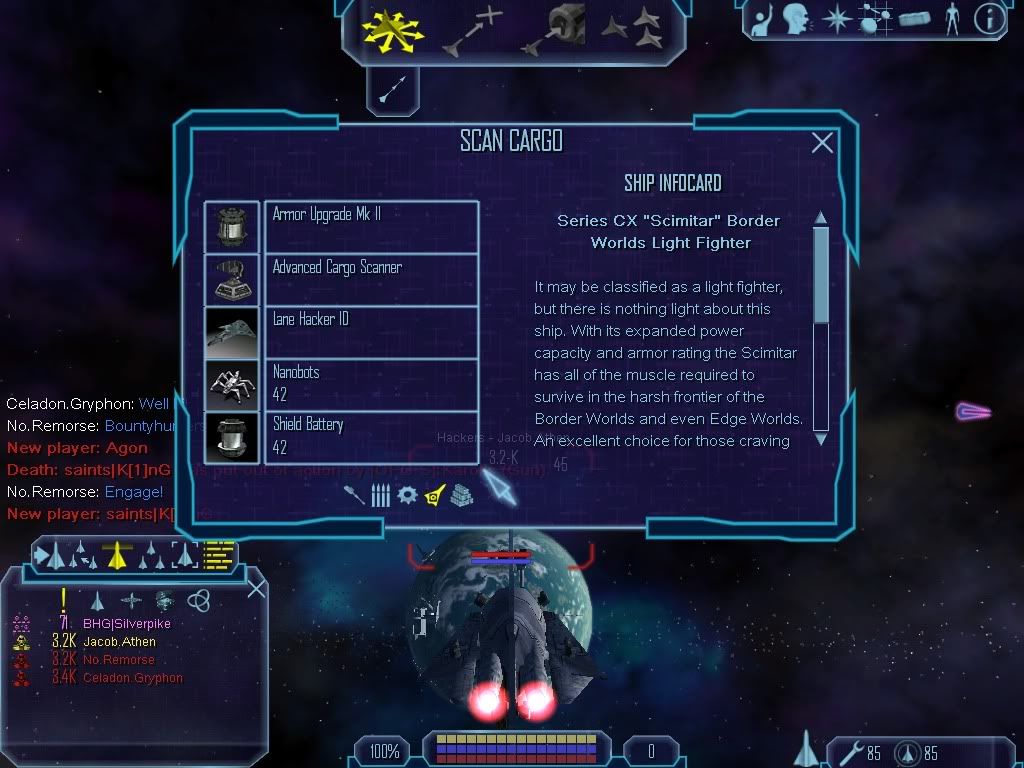Open the inventory crate icon in top bar
The width and height of the screenshot is (1024, 768).
pyautogui.click(x=914, y=19)
